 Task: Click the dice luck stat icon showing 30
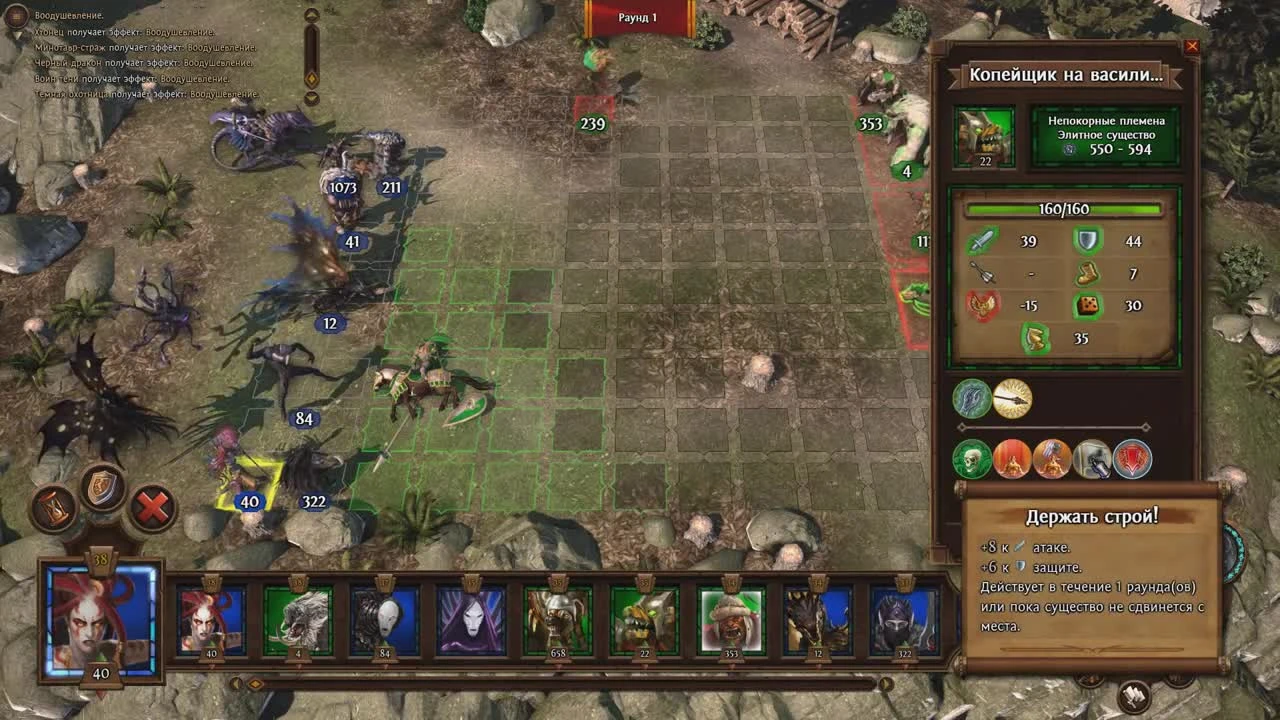tap(1087, 304)
